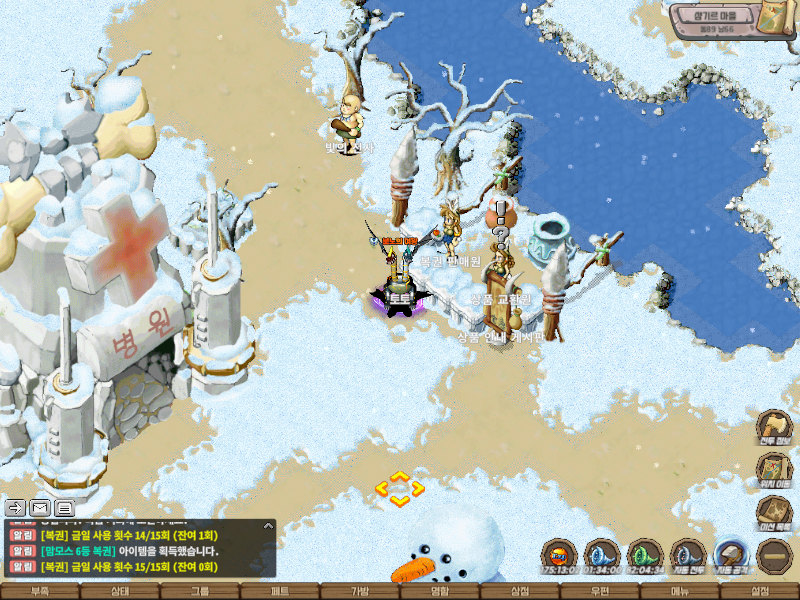Collapse the side icons with the minus button
The image size is (800, 600).
pos(775,555)
